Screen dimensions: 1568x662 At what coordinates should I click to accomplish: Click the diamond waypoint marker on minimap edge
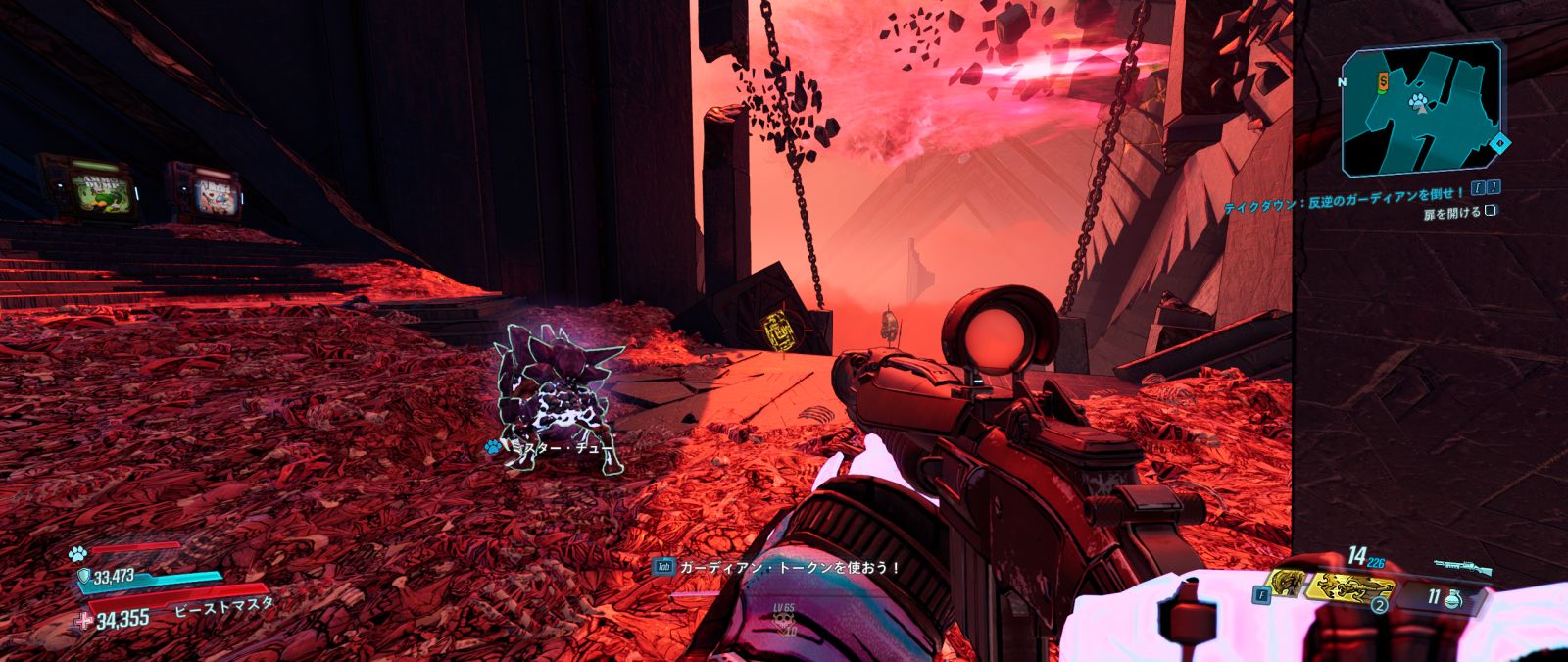pos(1500,143)
